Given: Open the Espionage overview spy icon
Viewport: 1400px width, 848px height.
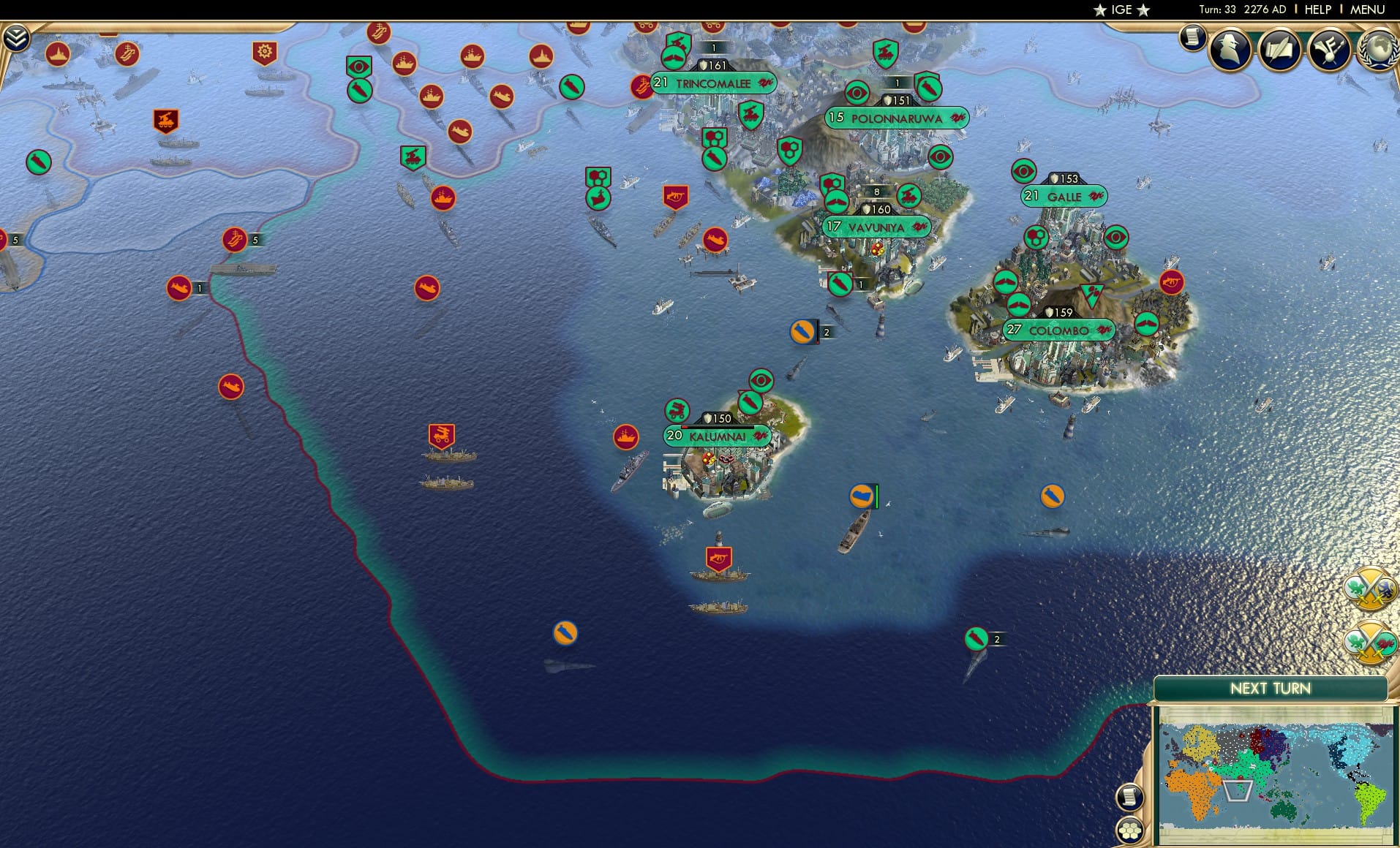Looking at the screenshot, I should [x=1230, y=49].
